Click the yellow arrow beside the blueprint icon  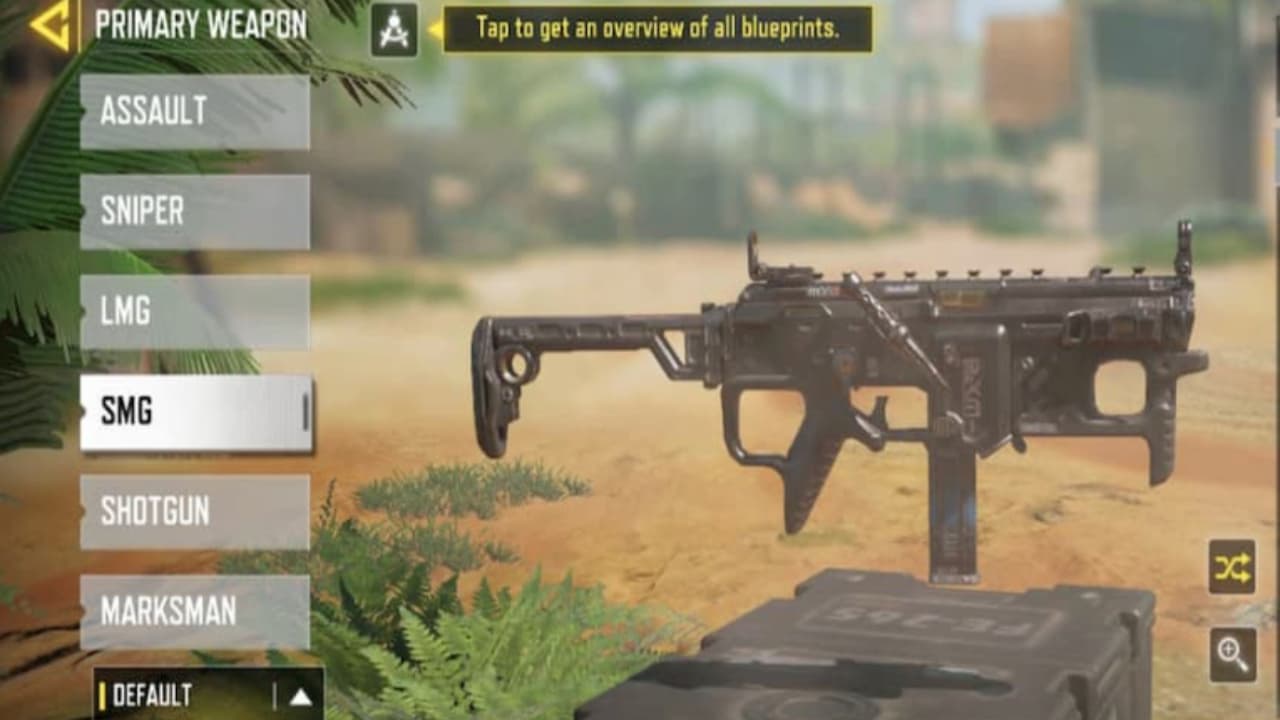tap(433, 28)
